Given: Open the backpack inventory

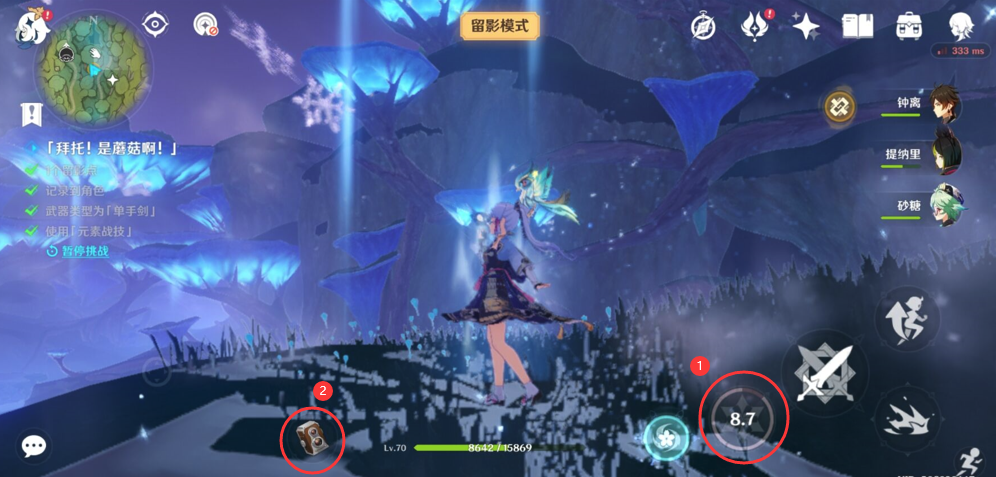Looking at the screenshot, I should [x=909, y=26].
